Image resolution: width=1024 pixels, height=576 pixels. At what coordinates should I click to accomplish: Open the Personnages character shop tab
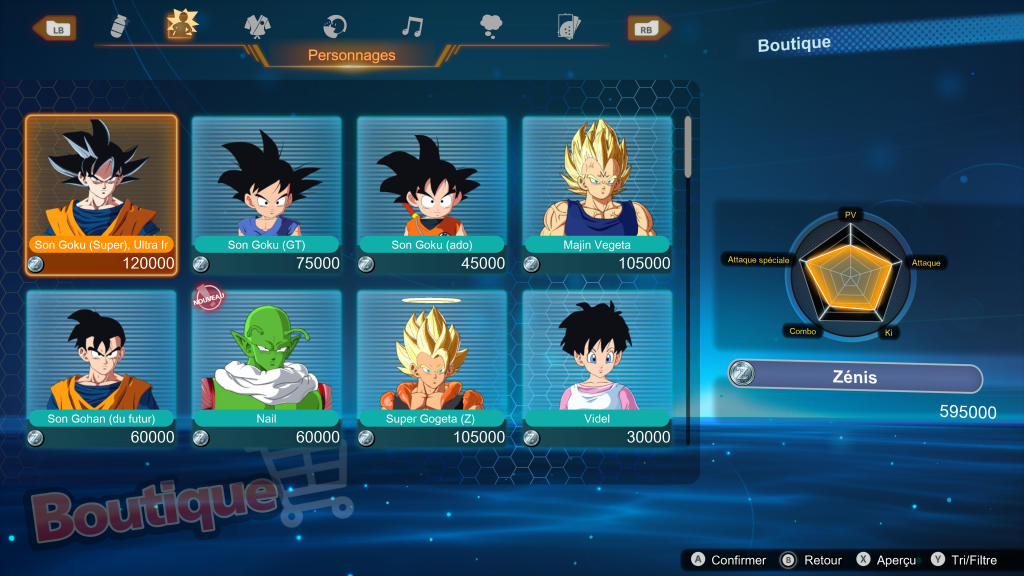pos(182,25)
